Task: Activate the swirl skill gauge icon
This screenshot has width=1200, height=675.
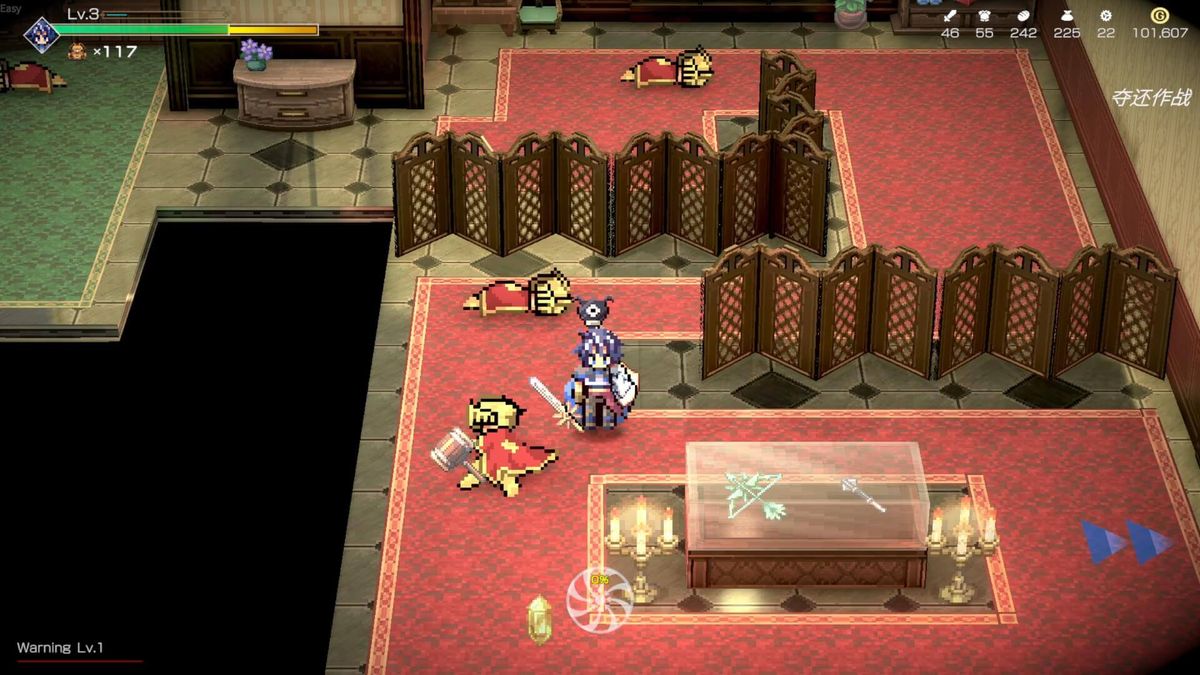Action: click(600, 599)
